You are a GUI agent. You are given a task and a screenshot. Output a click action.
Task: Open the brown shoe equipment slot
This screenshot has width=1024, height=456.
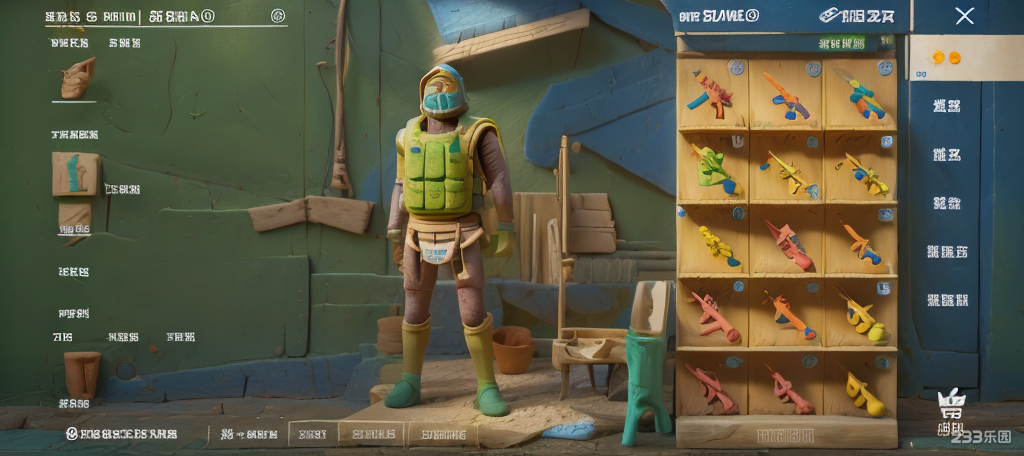77,78
